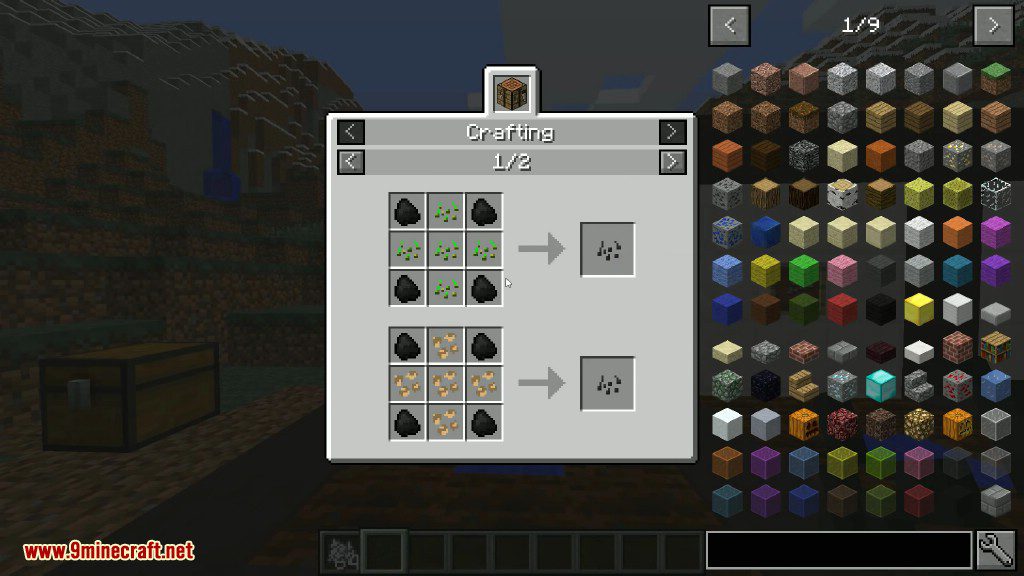
Task: Select the hotbar slot holding an item
Action: point(340,550)
